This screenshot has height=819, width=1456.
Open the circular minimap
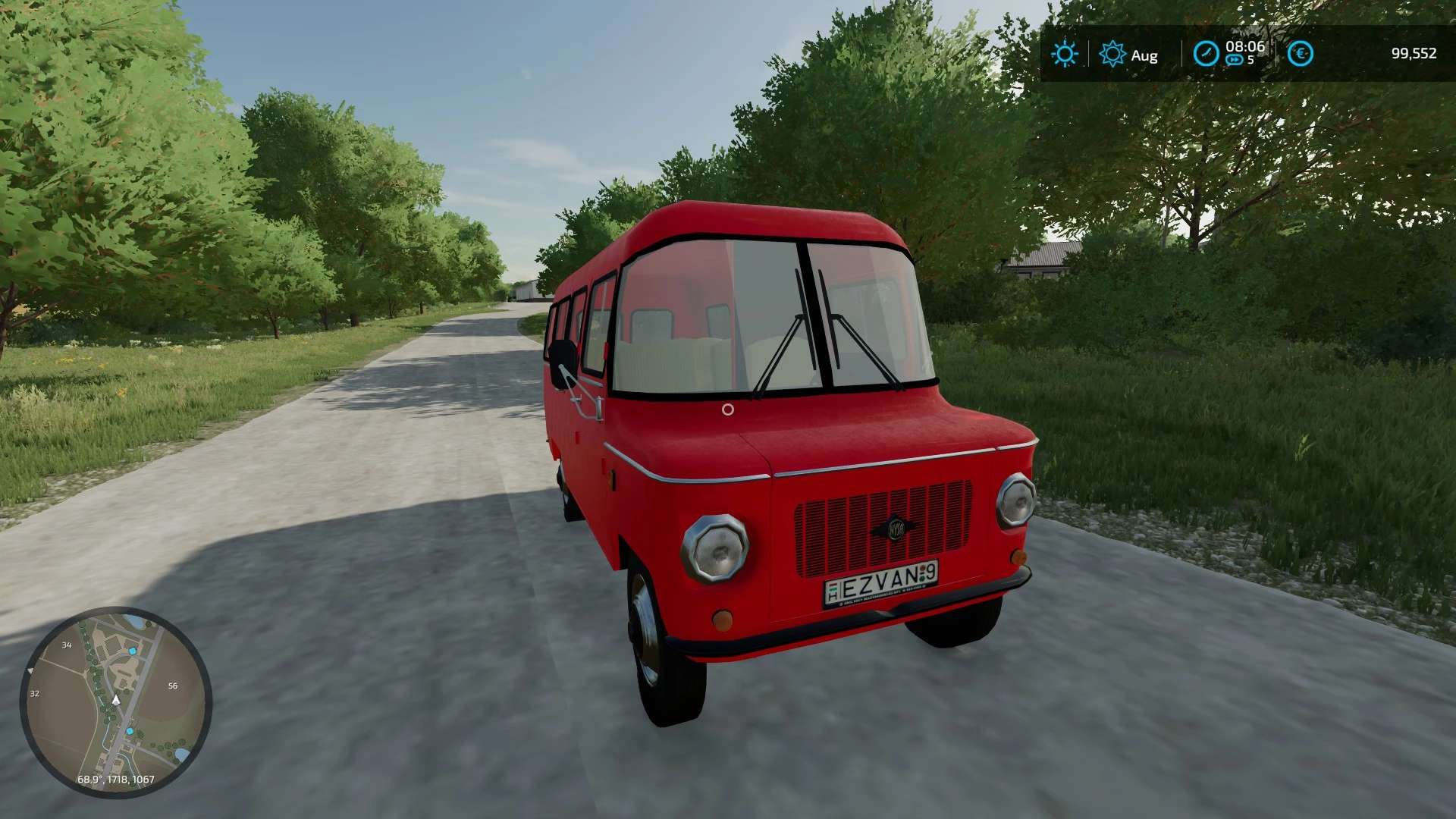click(116, 701)
